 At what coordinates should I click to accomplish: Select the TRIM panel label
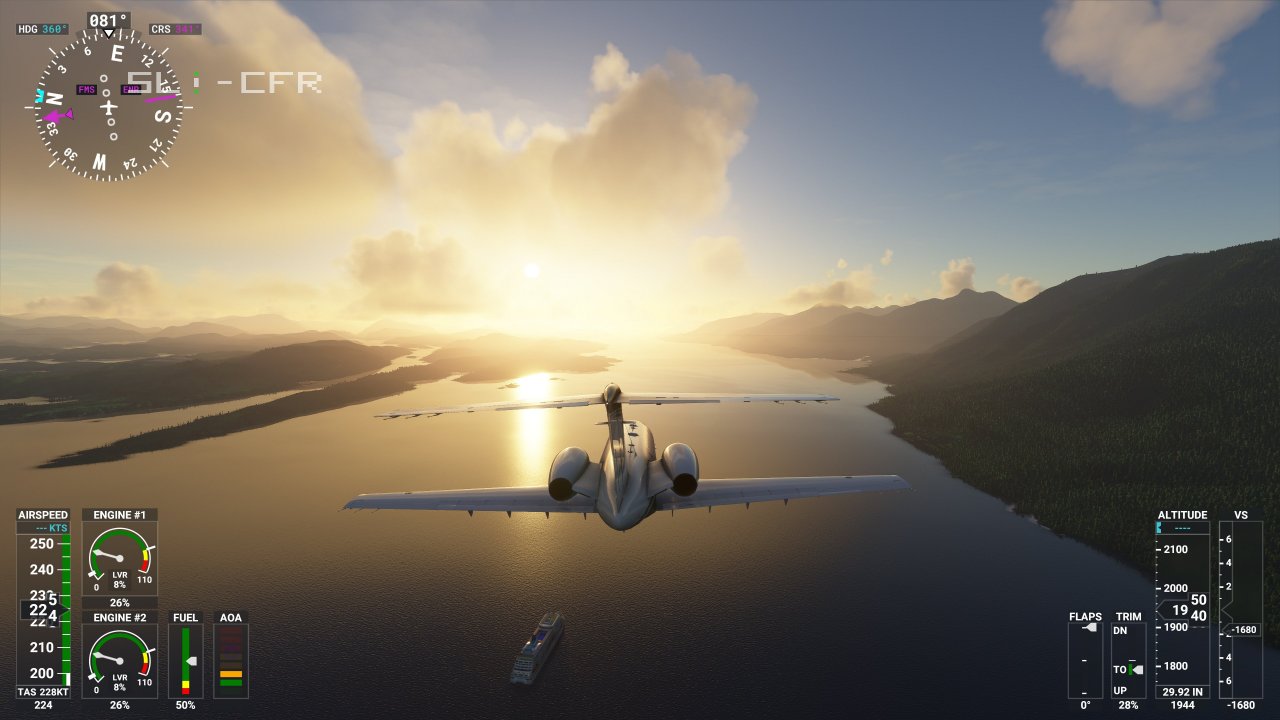1127,617
